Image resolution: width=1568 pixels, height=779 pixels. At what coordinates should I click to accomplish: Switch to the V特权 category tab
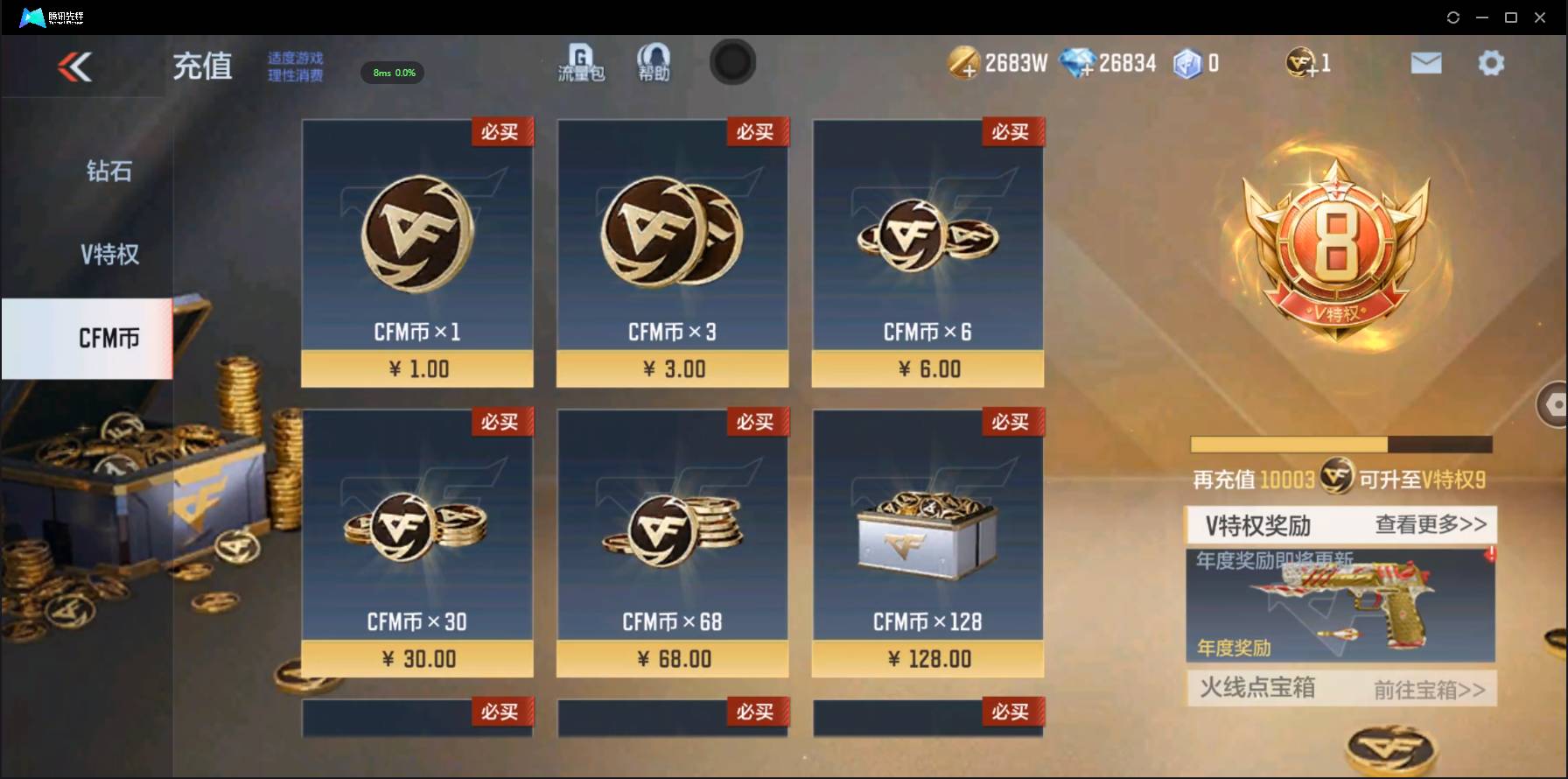coord(107,254)
